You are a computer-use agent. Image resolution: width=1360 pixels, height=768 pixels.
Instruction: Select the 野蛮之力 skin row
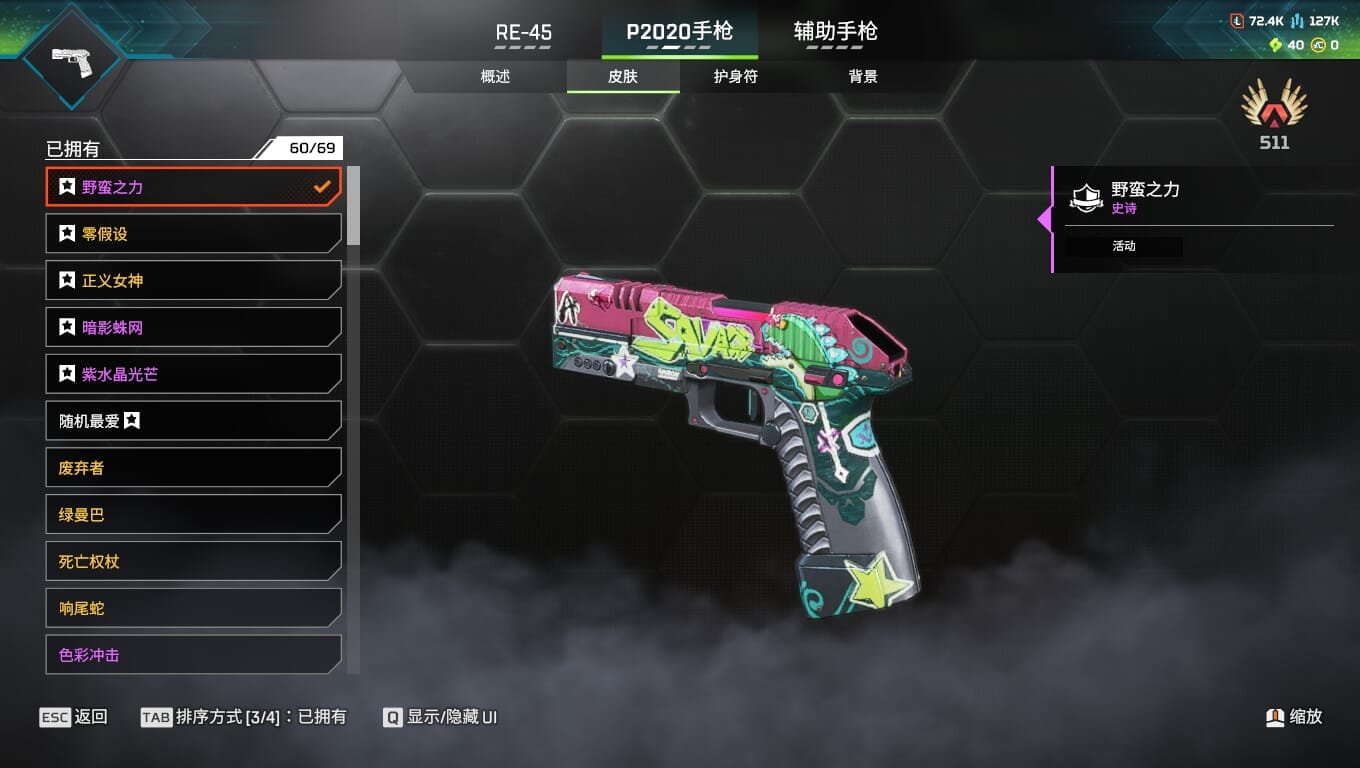tap(193, 187)
